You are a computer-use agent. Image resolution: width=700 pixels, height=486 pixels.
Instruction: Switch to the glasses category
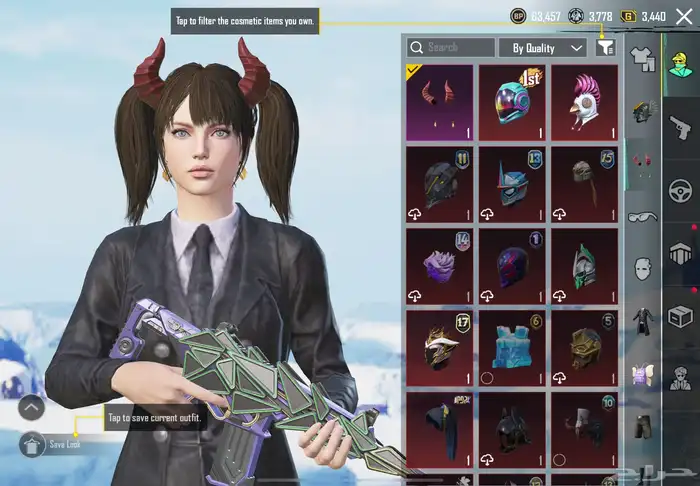tap(642, 216)
